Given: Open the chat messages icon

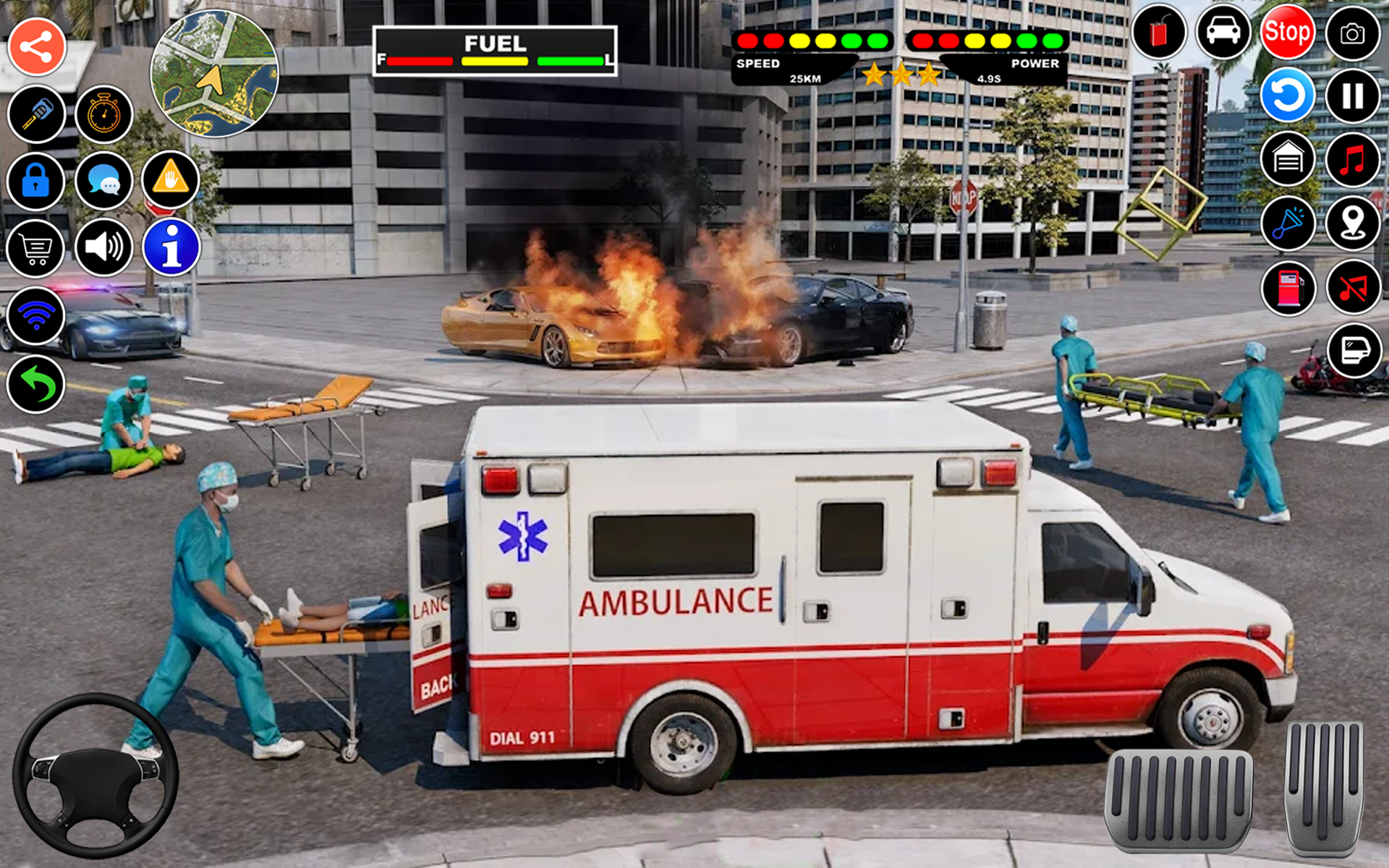Looking at the screenshot, I should click(x=103, y=181).
